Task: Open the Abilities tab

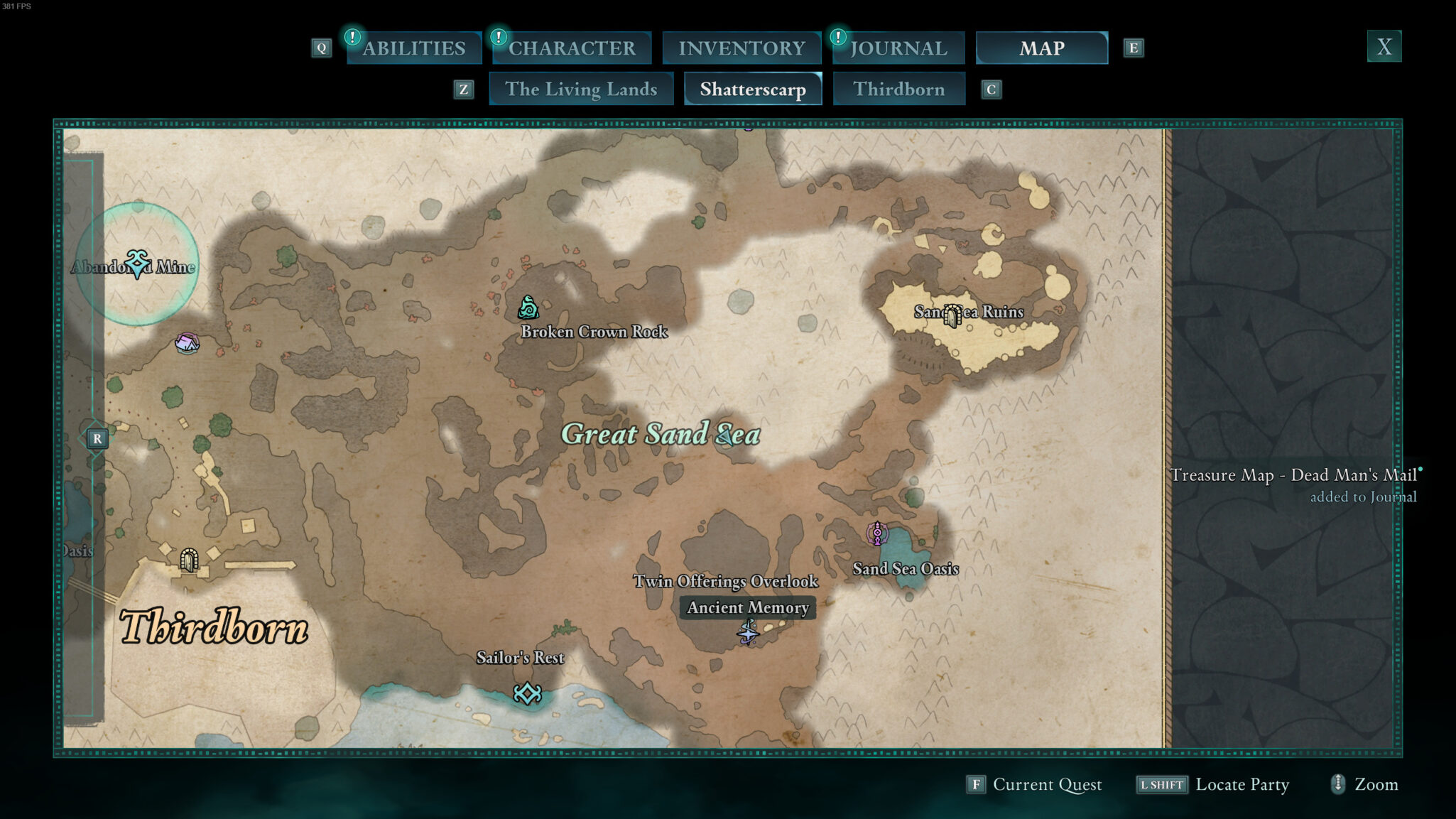Action: point(414,48)
